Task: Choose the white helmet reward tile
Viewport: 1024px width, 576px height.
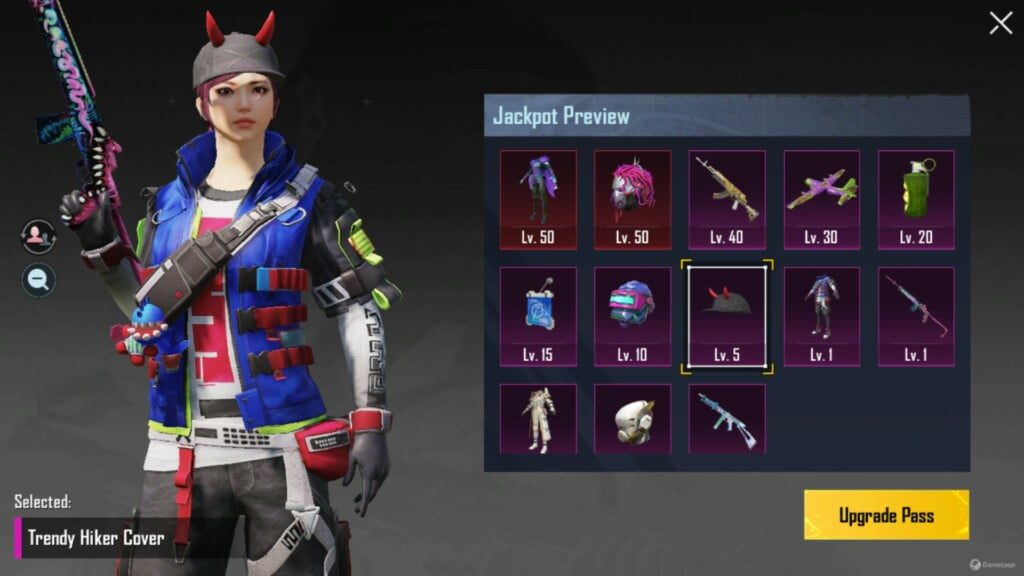Action: 632,419
